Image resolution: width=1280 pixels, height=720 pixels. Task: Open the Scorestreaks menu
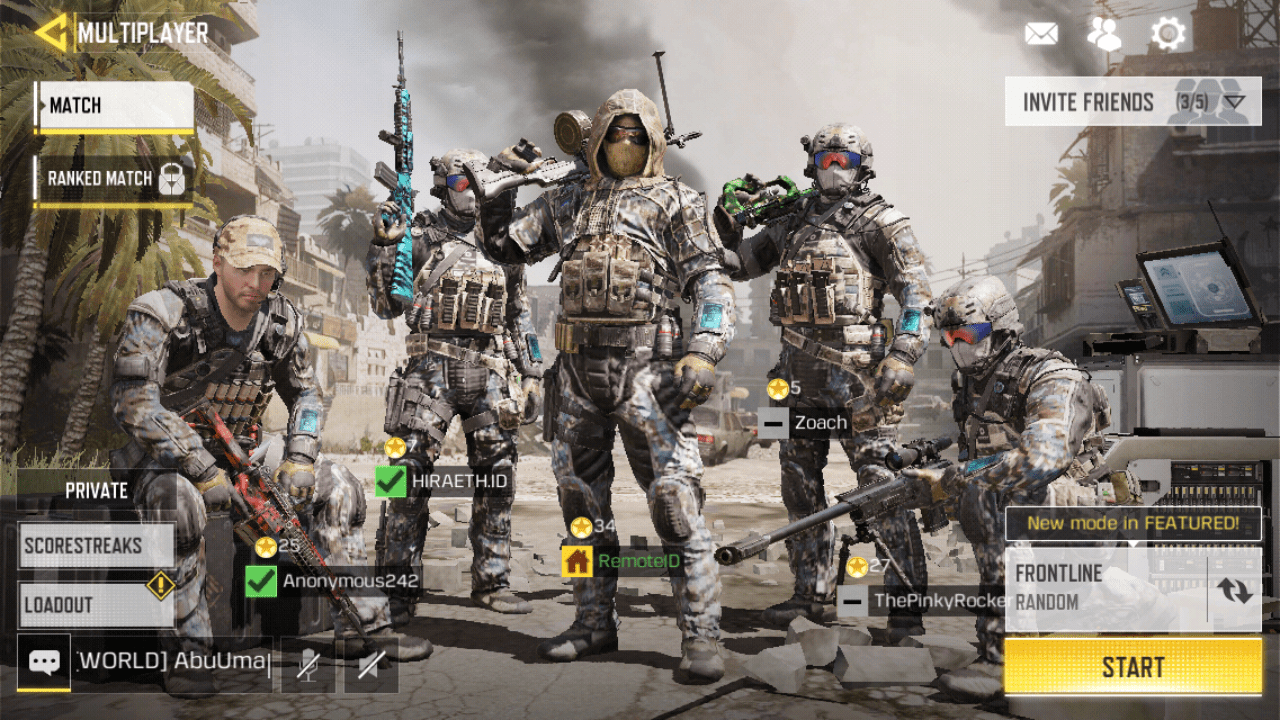pos(97,546)
